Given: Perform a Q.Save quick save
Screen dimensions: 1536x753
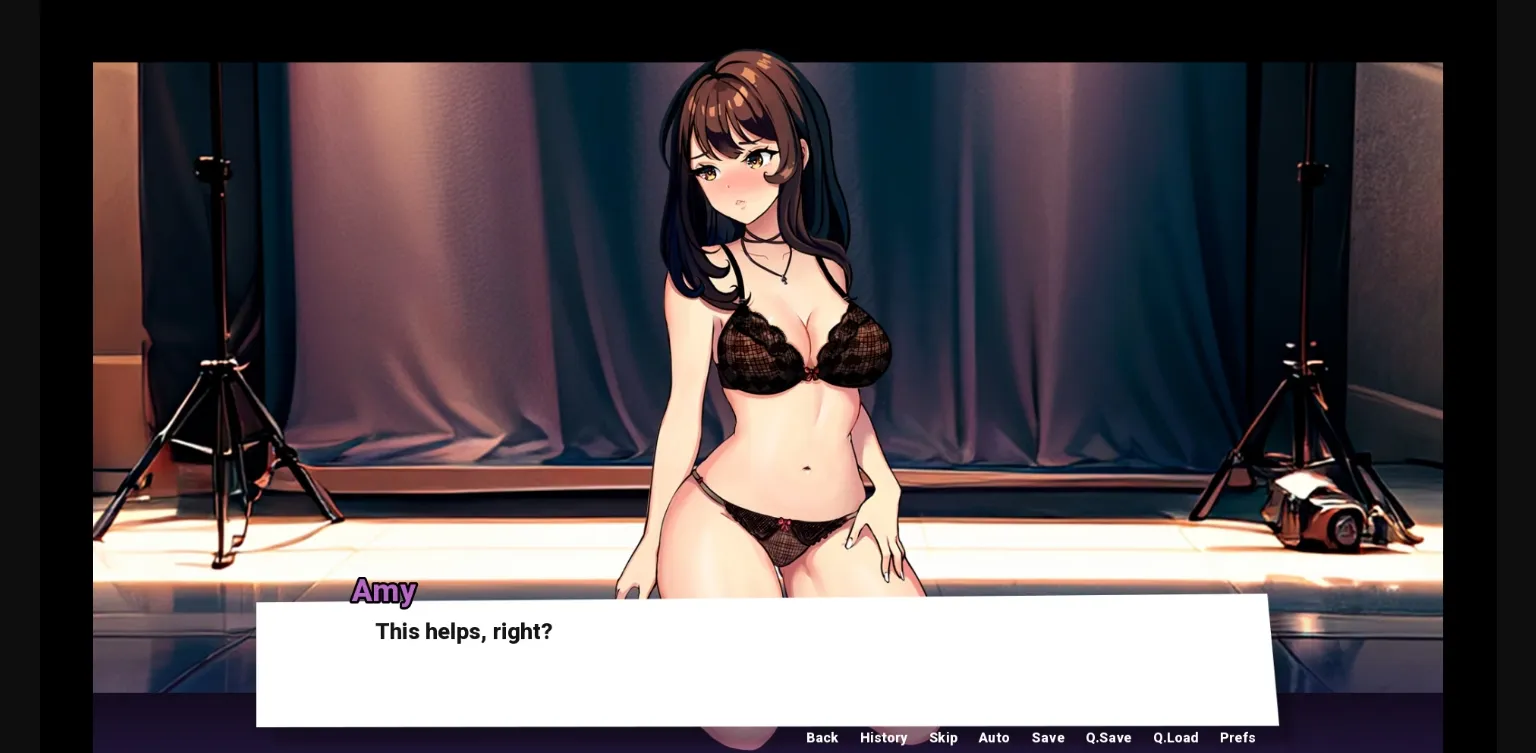Looking at the screenshot, I should click(x=1108, y=738).
